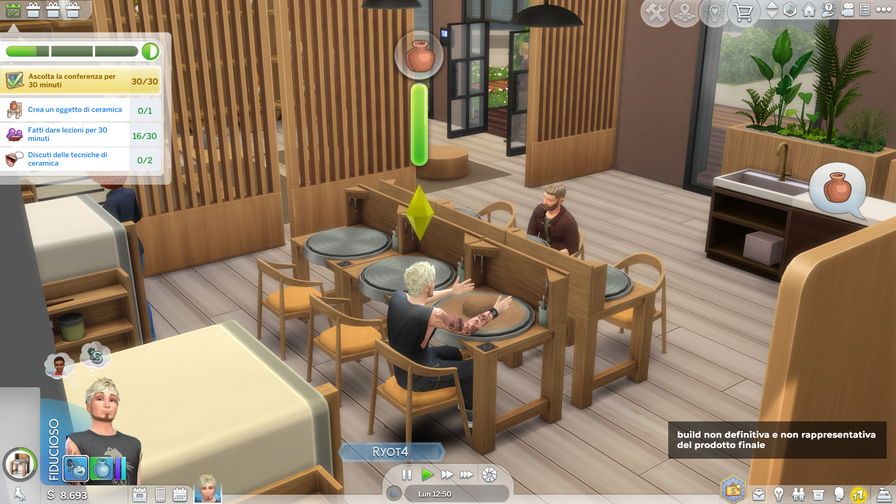Set the game to normal play speed
Viewport: 896px width, 504px height.
point(427,475)
